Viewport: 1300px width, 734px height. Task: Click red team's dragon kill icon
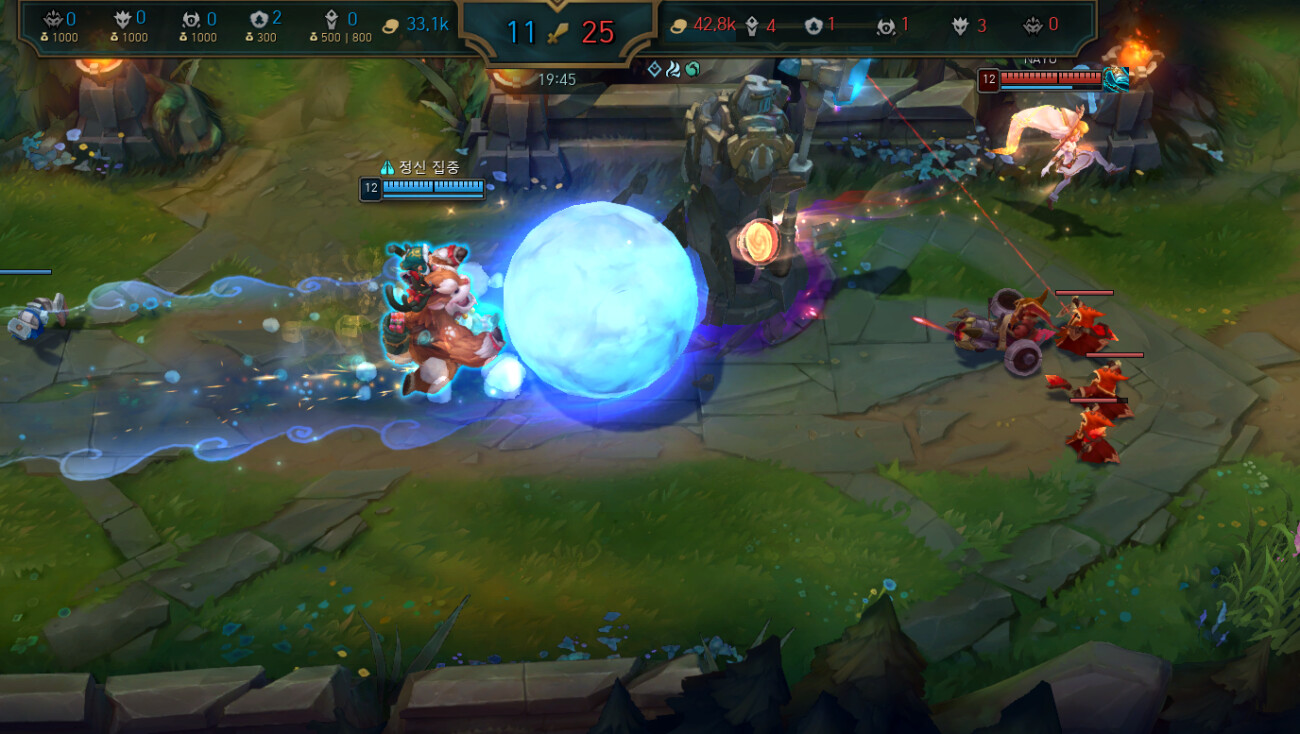(x=960, y=26)
